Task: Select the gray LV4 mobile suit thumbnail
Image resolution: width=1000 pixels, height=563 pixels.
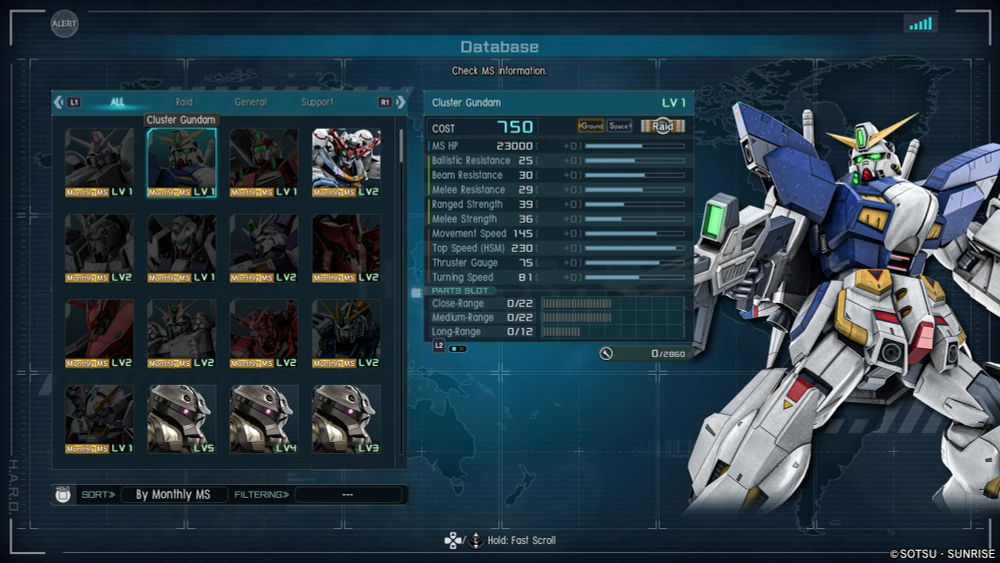Action: click(x=264, y=419)
